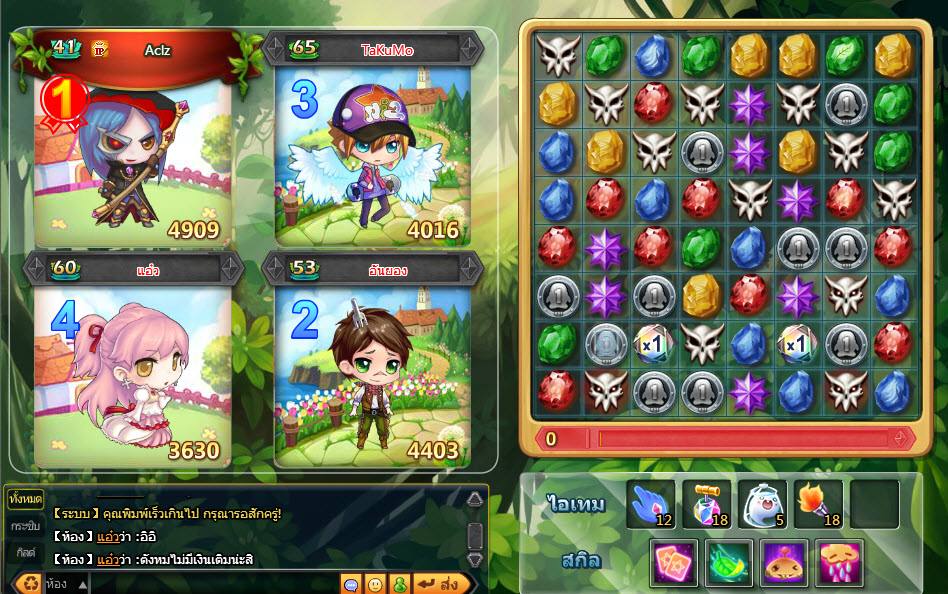Open the smiley emoticon picker

(375, 583)
